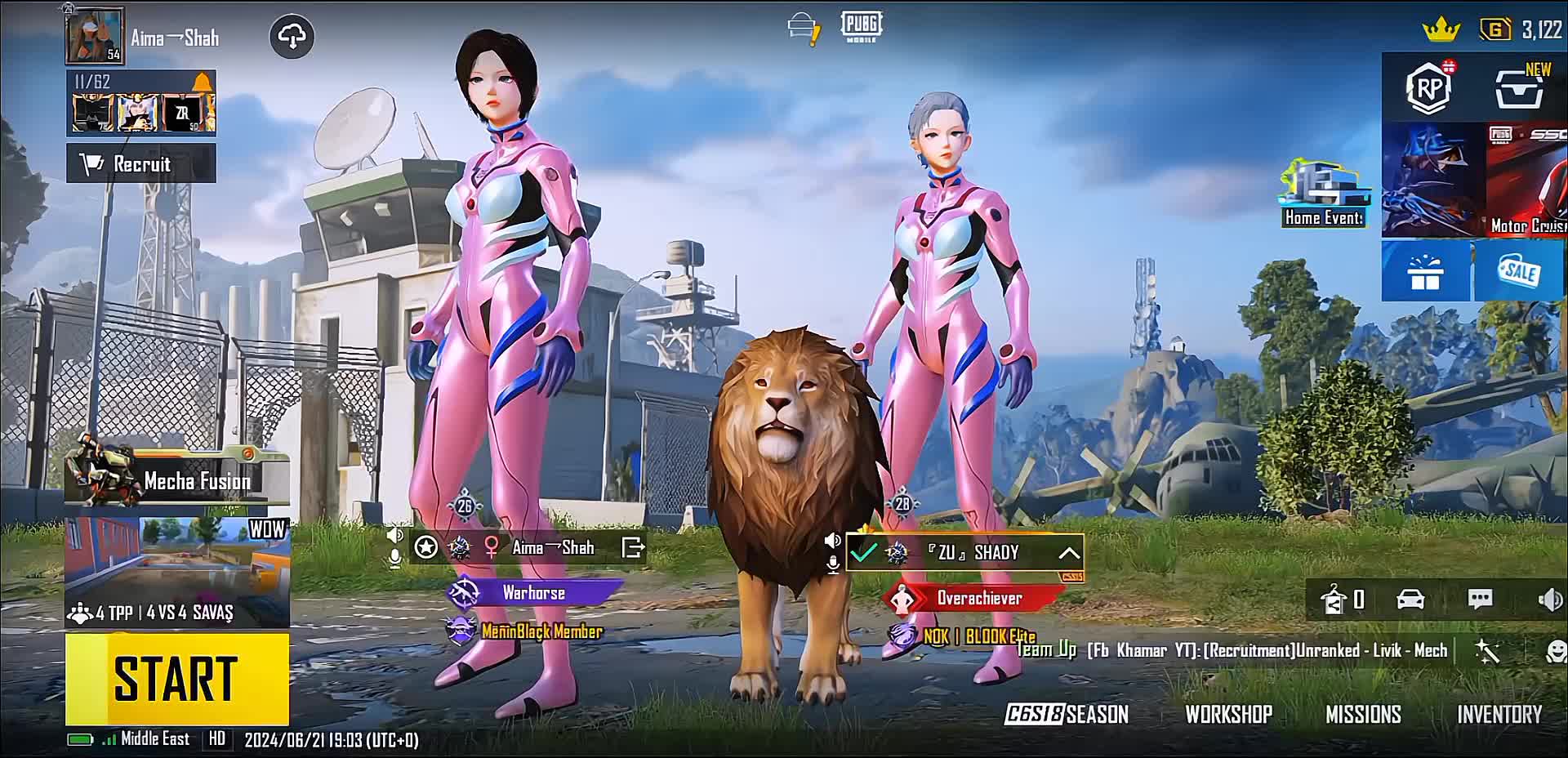The width and height of the screenshot is (1568, 758).
Task: Open the SALE shop icon
Action: [1520, 272]
